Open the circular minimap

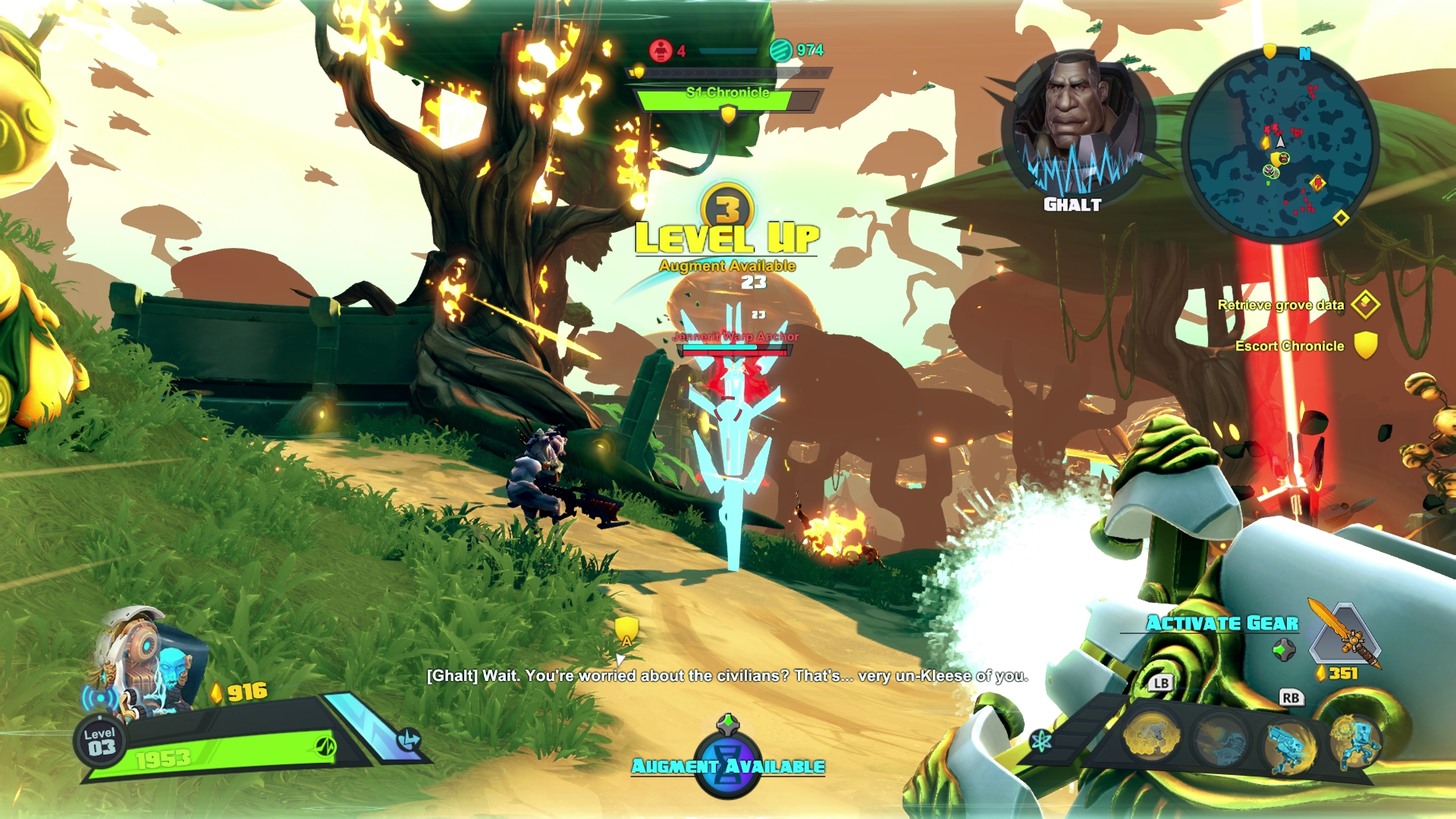(x=1280, y=144)
